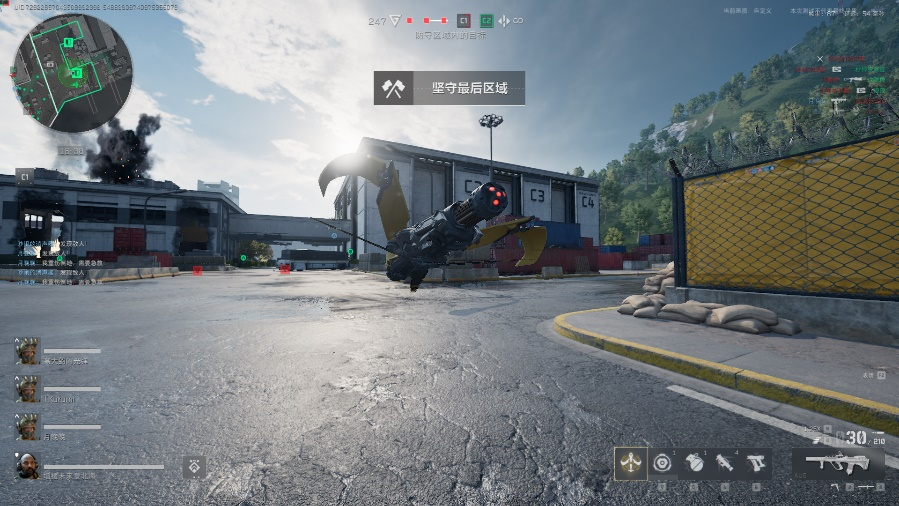The height and width of the screenshot is (506, 899).
Task: Select the frag grenade slot
Action: pyautogui.click(x=694, y=462)
